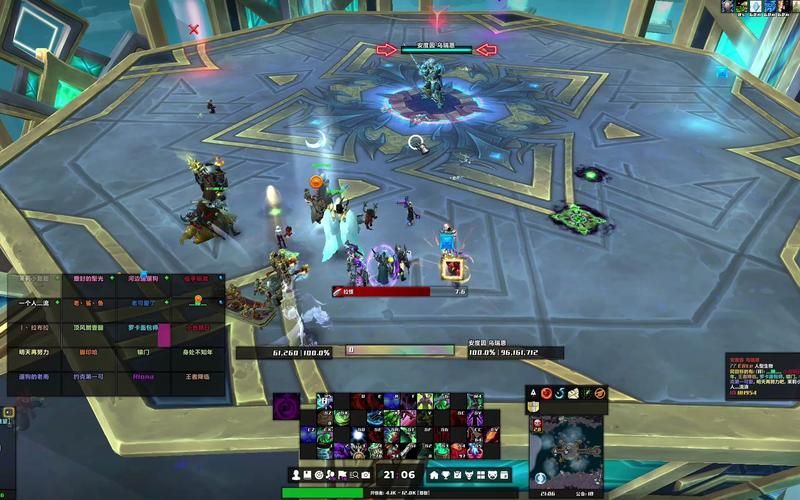Select raid member 明天再努力
The width and height of the screenshot is (800, 500).
[x=35, y=352]
